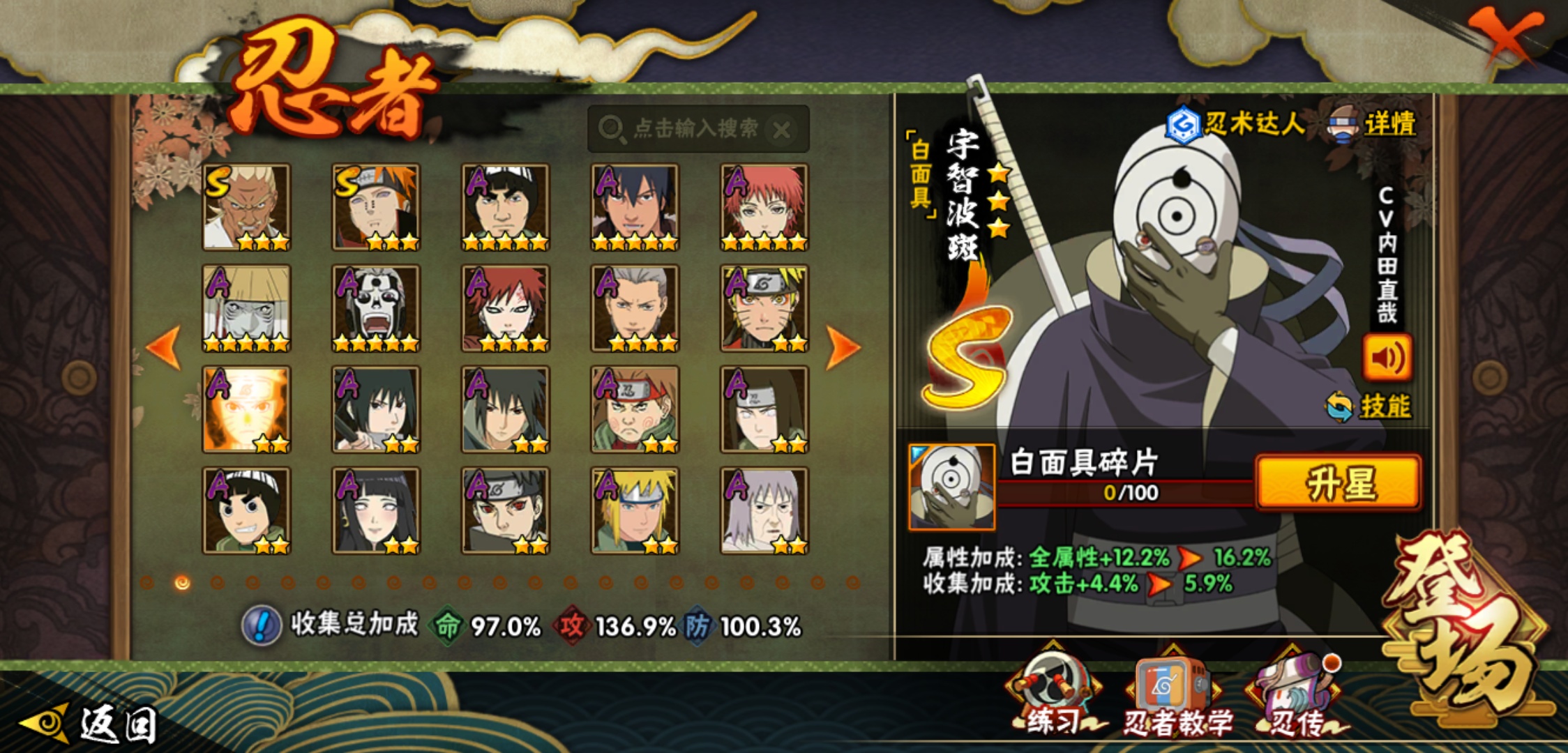Close the ninja screen with the X
The image size is (1568, 753).
(x=1507, y=36)
